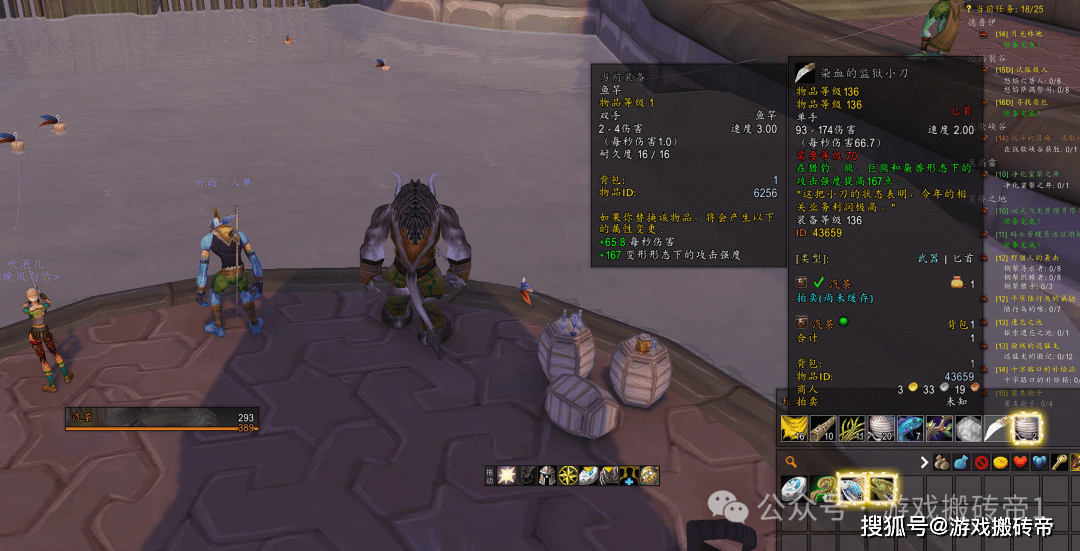Screen dimensions: 1080x551
Task: Open the bag search magnifier
Action: [792, 462]
